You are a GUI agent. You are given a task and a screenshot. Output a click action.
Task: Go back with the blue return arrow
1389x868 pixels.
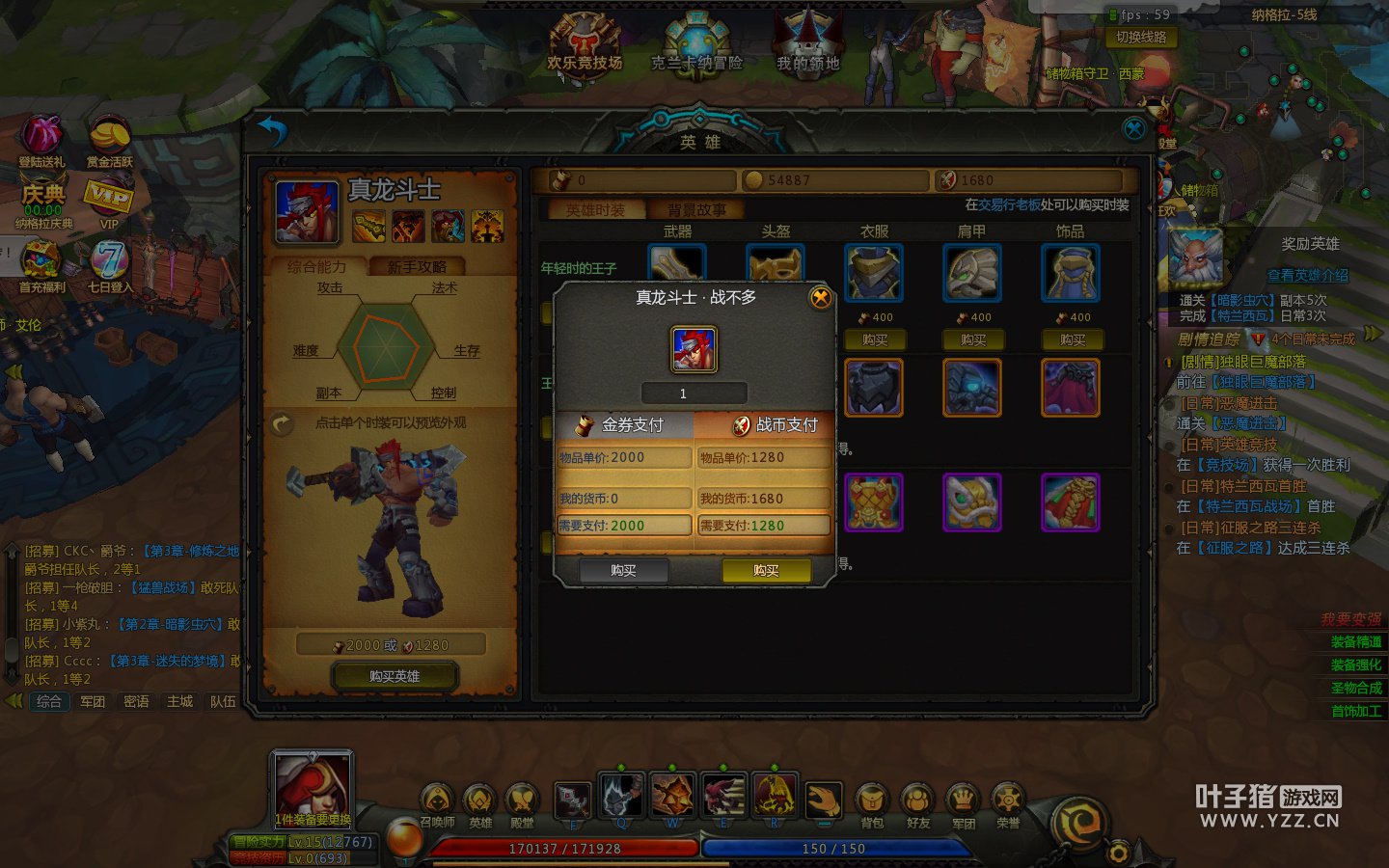tap(273, 131)
